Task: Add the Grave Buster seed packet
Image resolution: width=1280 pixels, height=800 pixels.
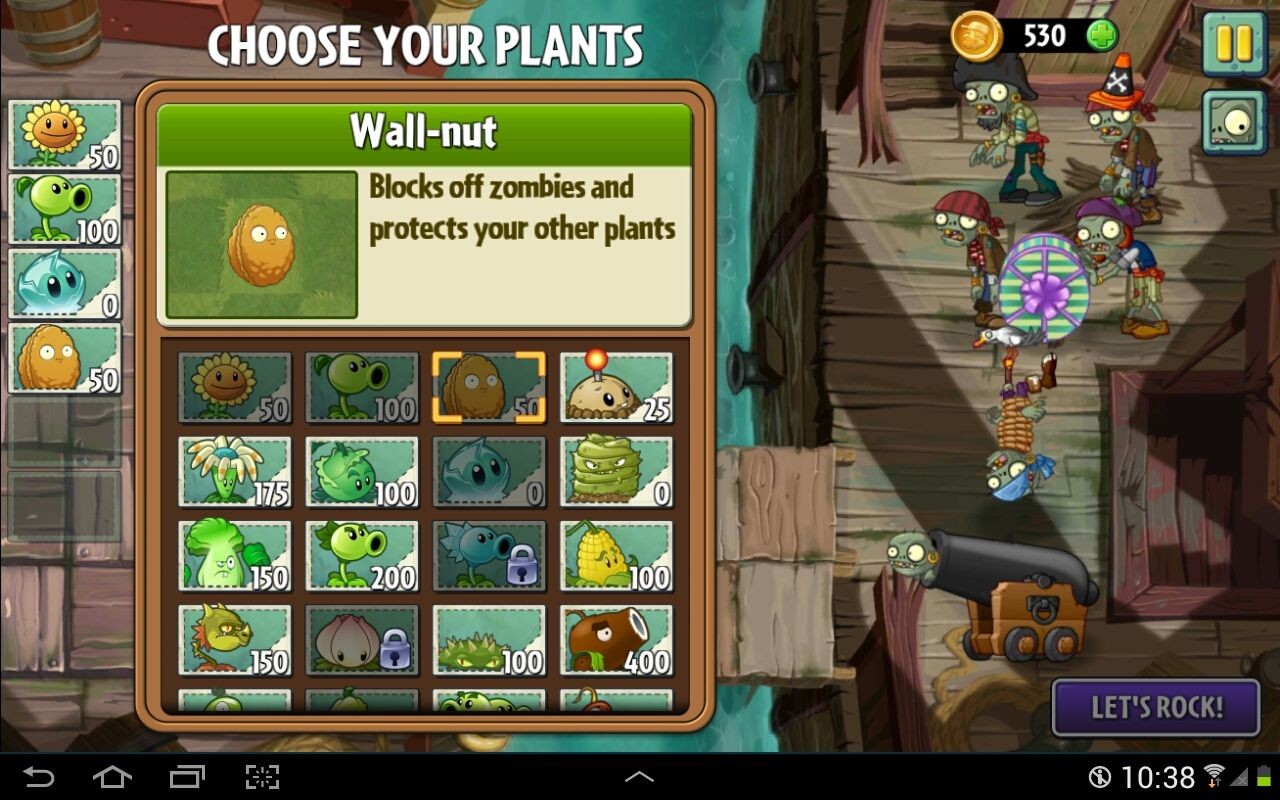Action: coord(616,471)
